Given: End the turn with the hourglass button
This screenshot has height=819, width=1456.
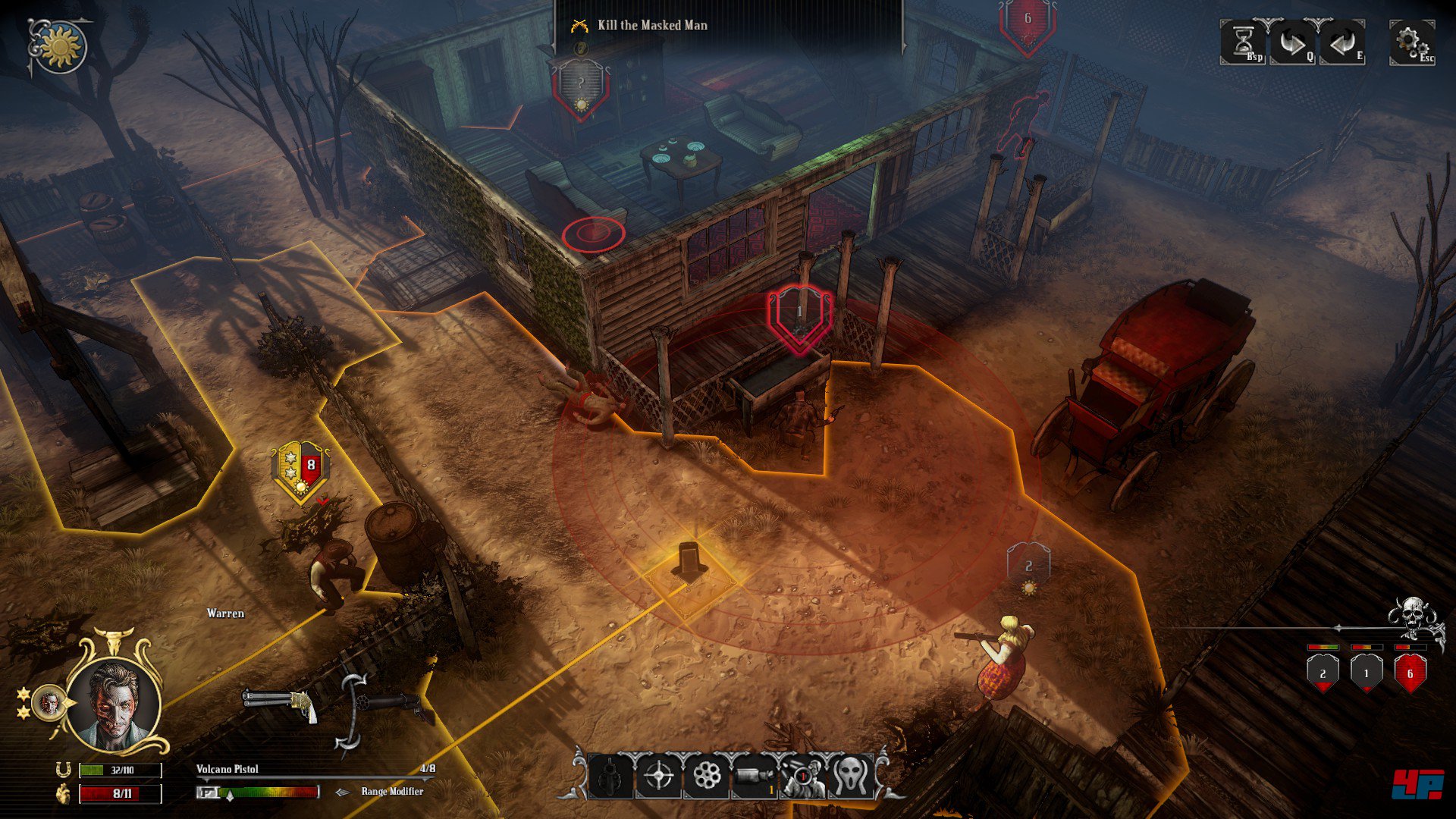Looking at the screenshot, I should tap(1243, 42).
